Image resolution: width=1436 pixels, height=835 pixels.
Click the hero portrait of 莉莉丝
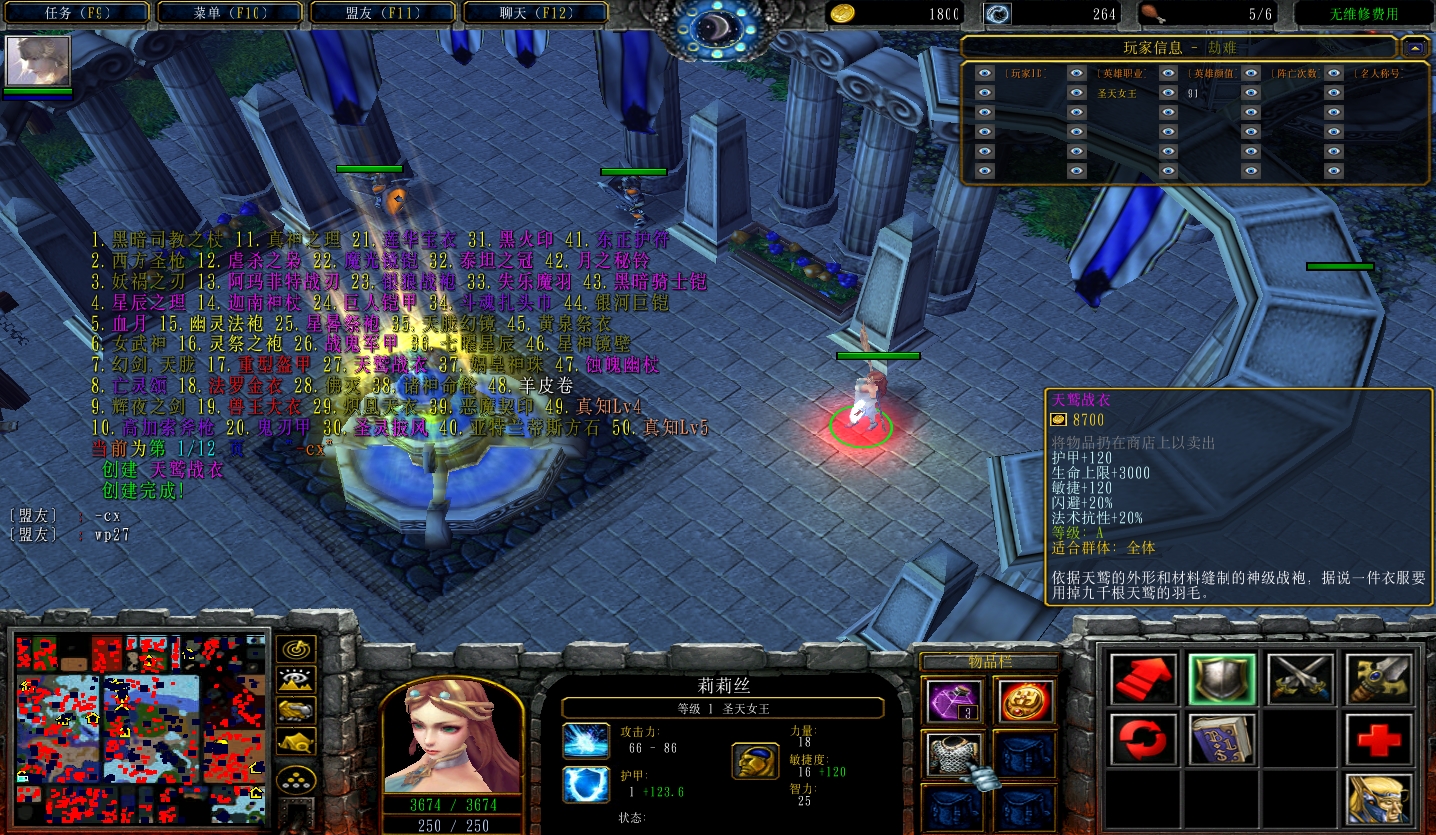click(x=452, y=740)
